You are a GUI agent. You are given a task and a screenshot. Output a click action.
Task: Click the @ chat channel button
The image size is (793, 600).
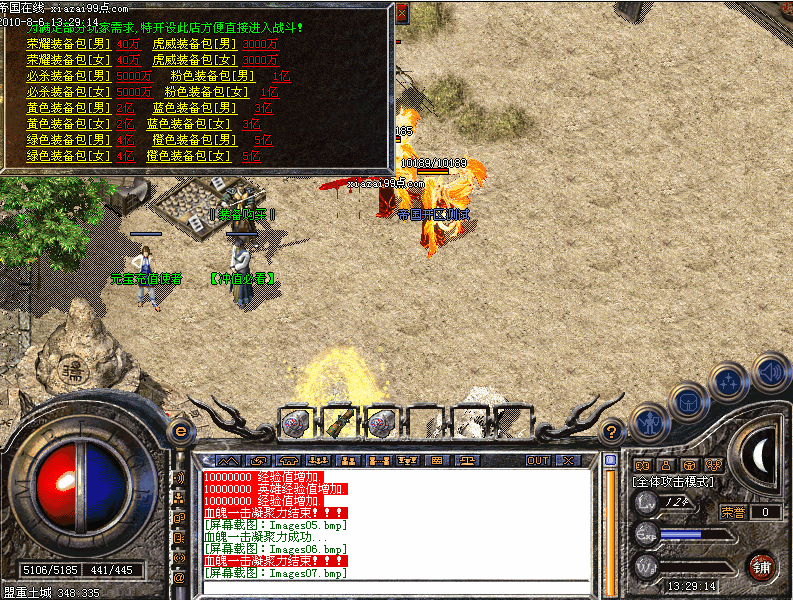(179, 577)
